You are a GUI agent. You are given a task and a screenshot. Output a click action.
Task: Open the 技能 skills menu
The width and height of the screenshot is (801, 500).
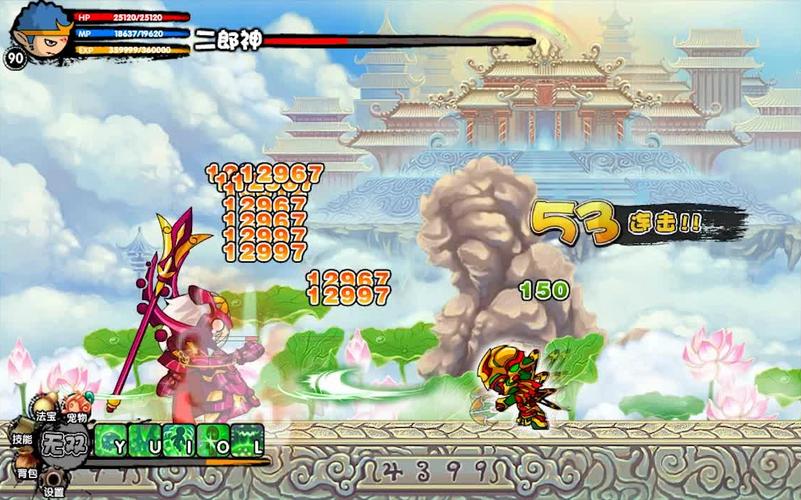(22, 436)
